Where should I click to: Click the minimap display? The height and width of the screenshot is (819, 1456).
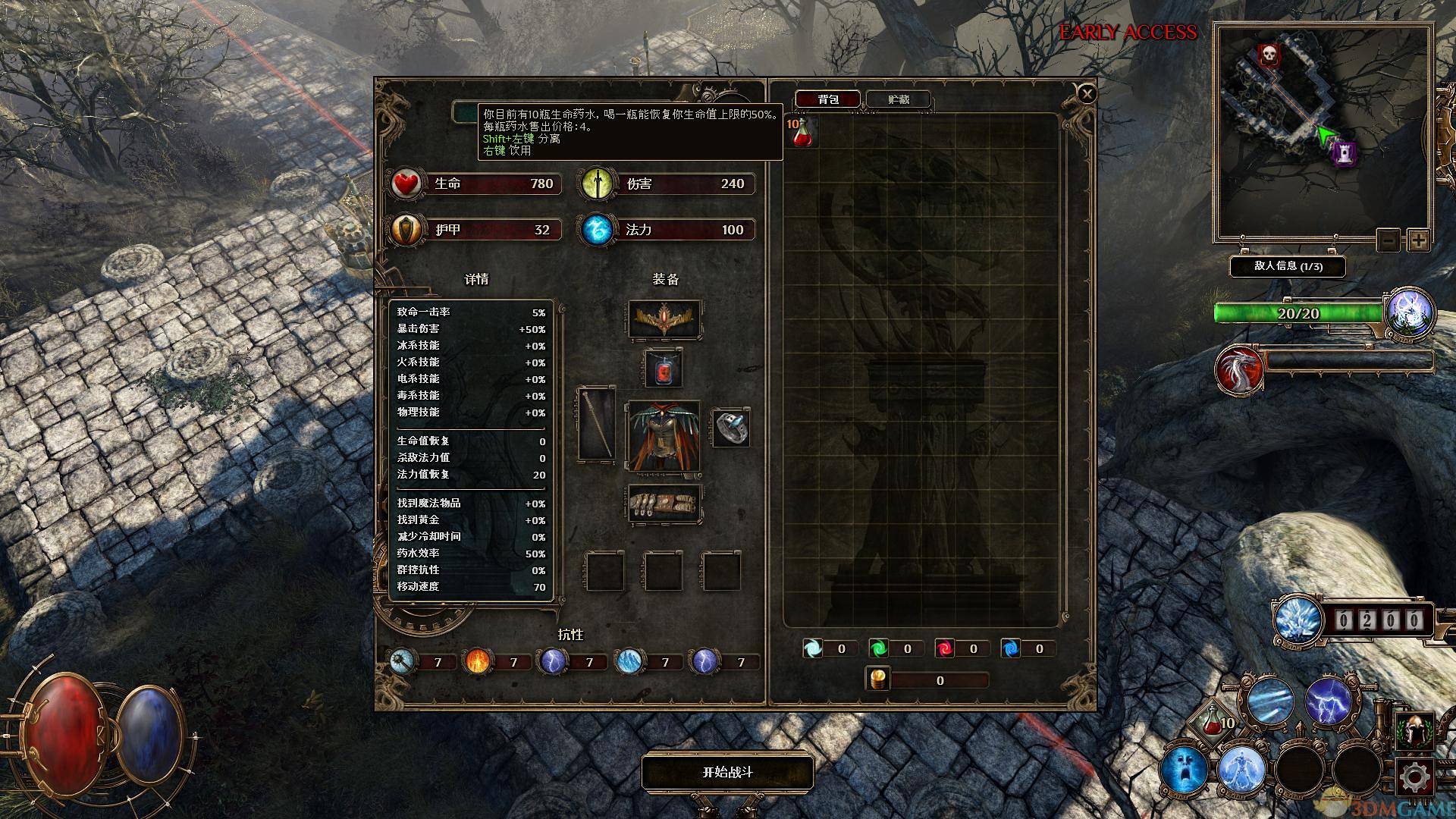(1323, 130)
